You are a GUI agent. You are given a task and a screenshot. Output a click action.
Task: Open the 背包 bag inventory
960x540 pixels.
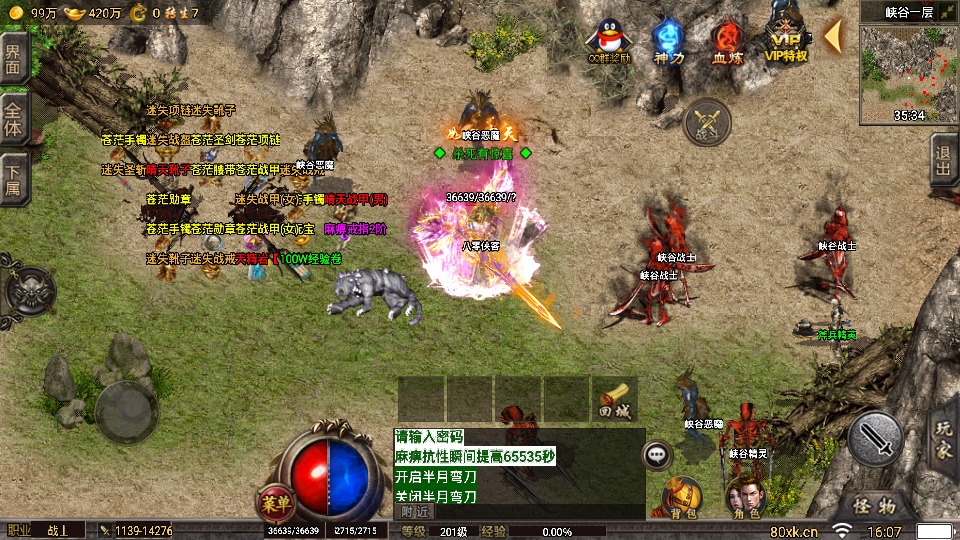[x=683, y=497]
